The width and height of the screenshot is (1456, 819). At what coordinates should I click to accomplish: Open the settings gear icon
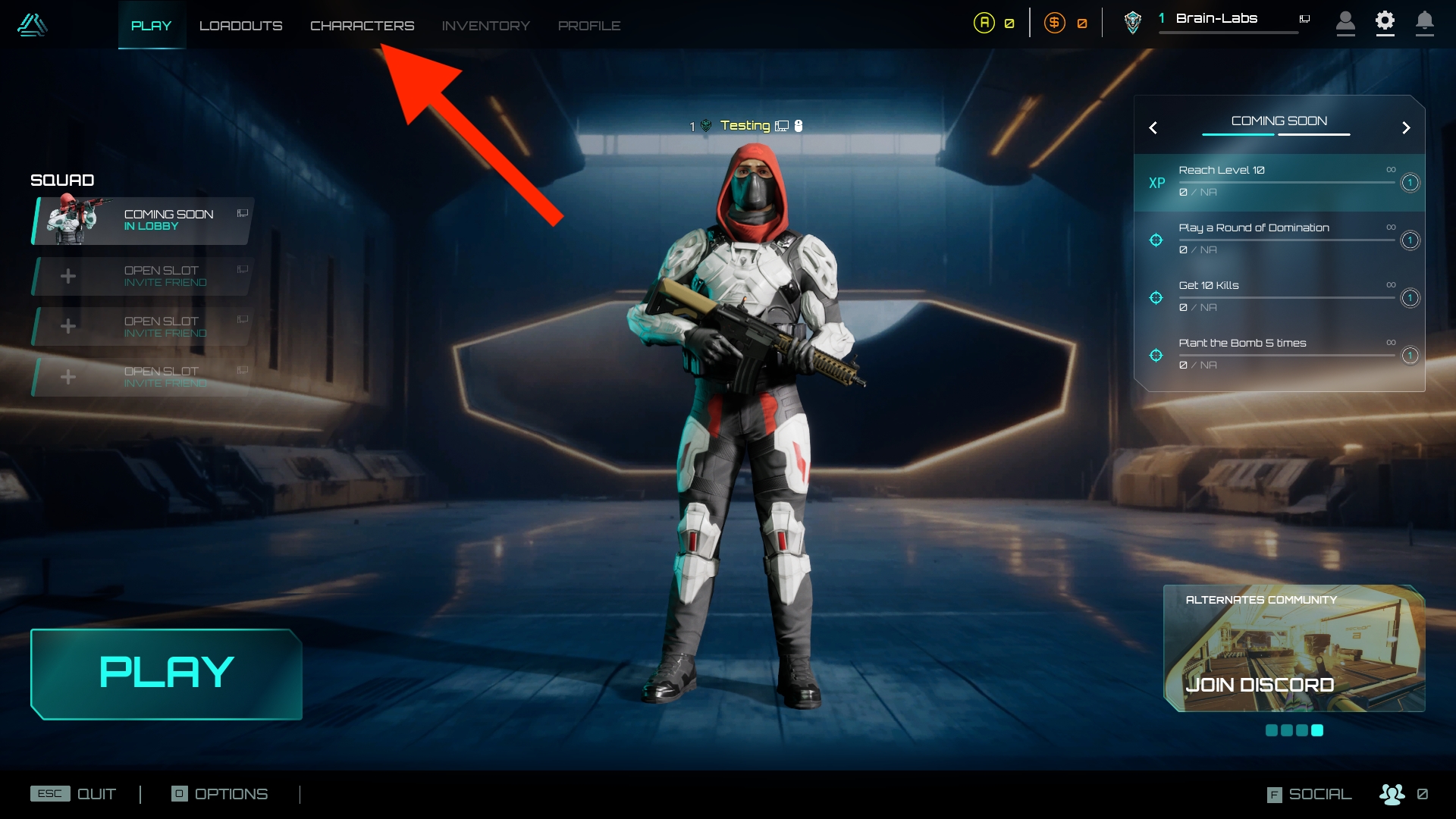coord(1385,22)
